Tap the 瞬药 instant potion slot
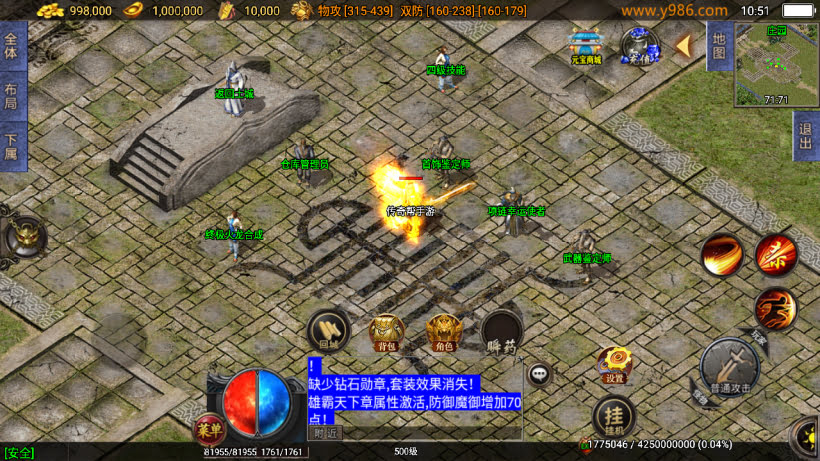This screenshot has width=820, height=461. (x=501, y=332)
